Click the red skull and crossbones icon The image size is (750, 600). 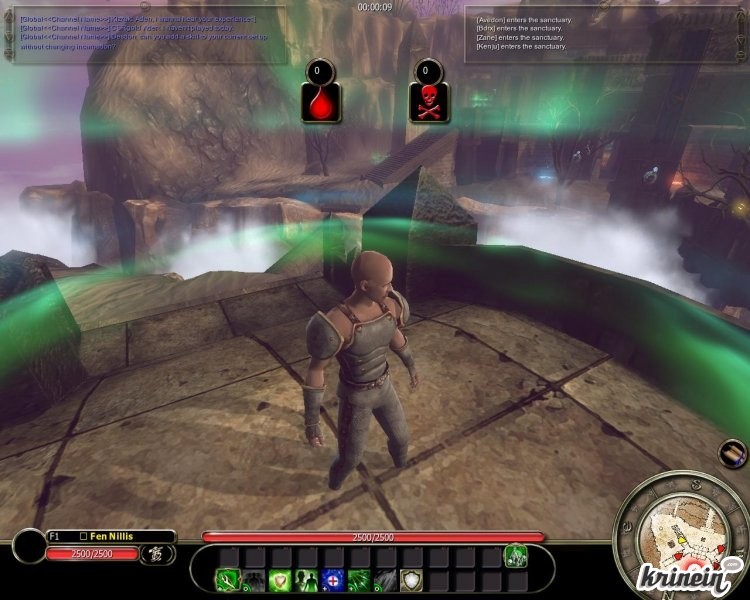click(x=429, y=100)
